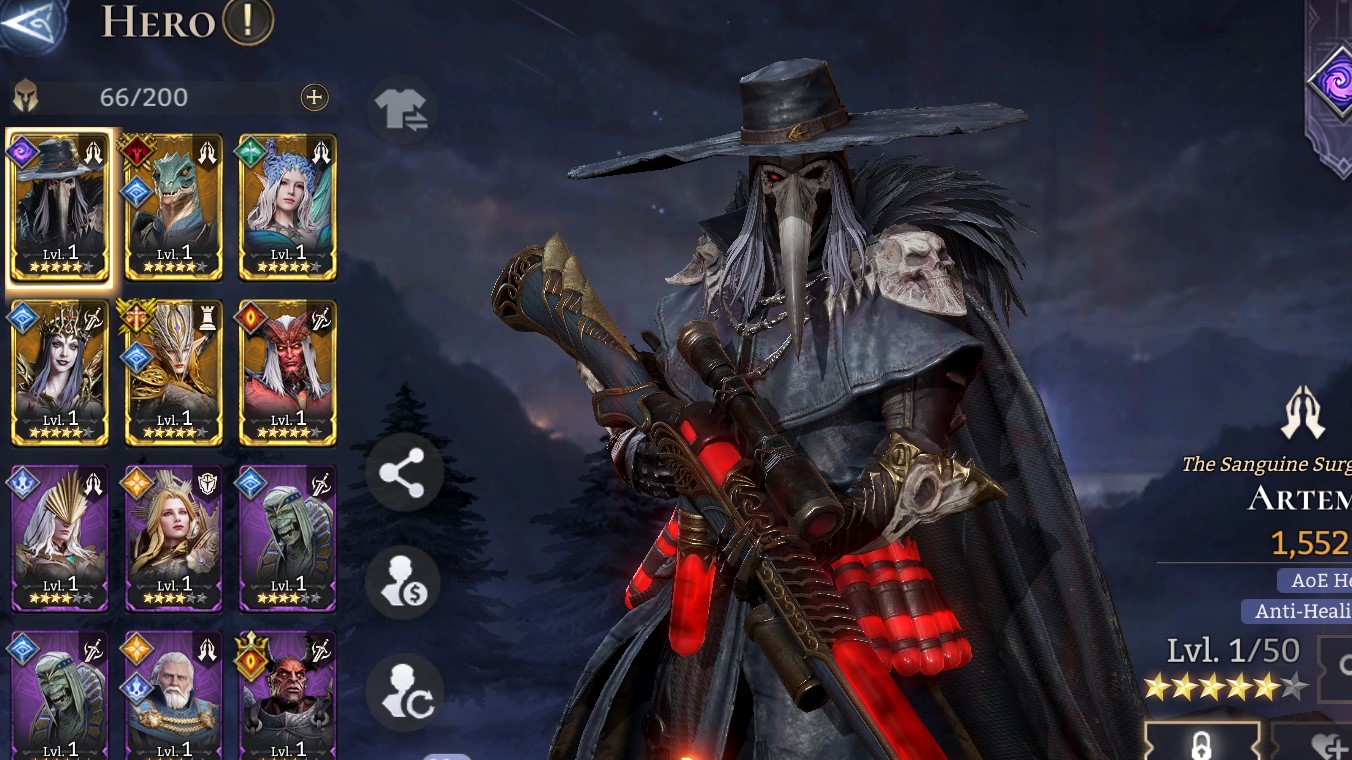Open the hero dollar-sign purchase icon
Image resolution: width=1352 pixels, height=760 pixels.
click(403, 584)
